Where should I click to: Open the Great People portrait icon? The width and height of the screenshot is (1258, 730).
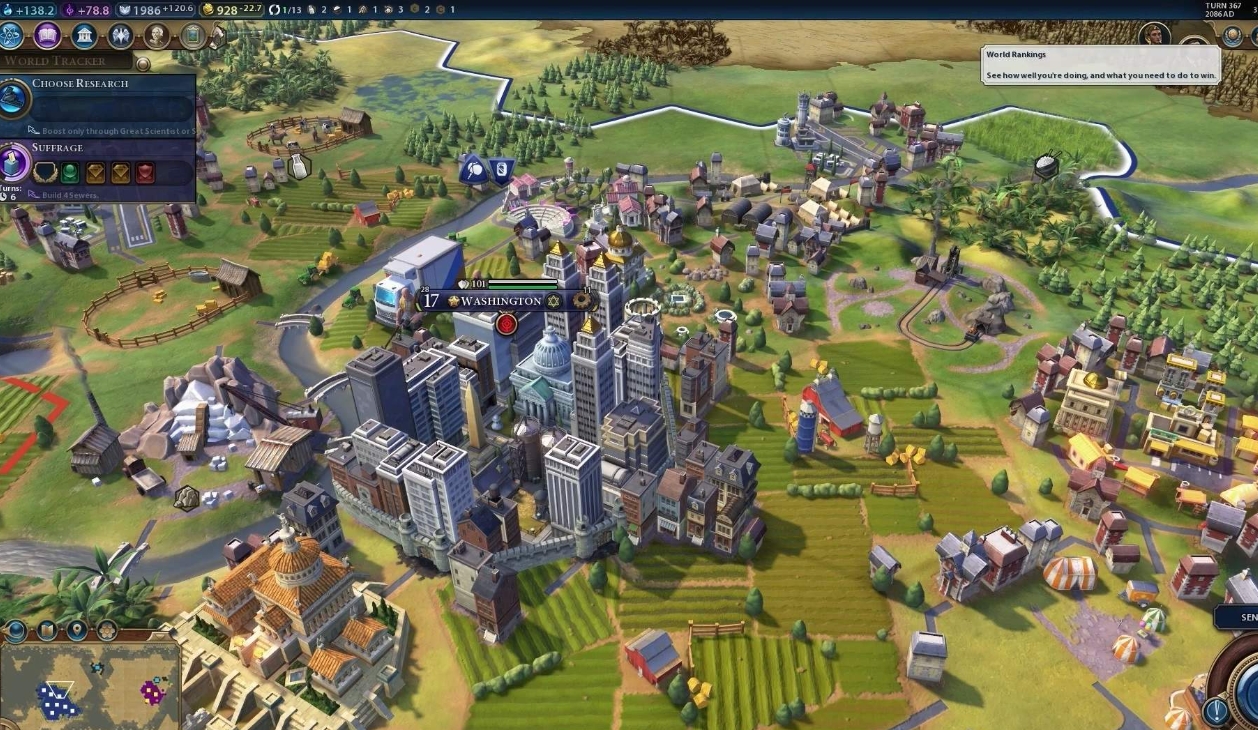coord(156,36)
